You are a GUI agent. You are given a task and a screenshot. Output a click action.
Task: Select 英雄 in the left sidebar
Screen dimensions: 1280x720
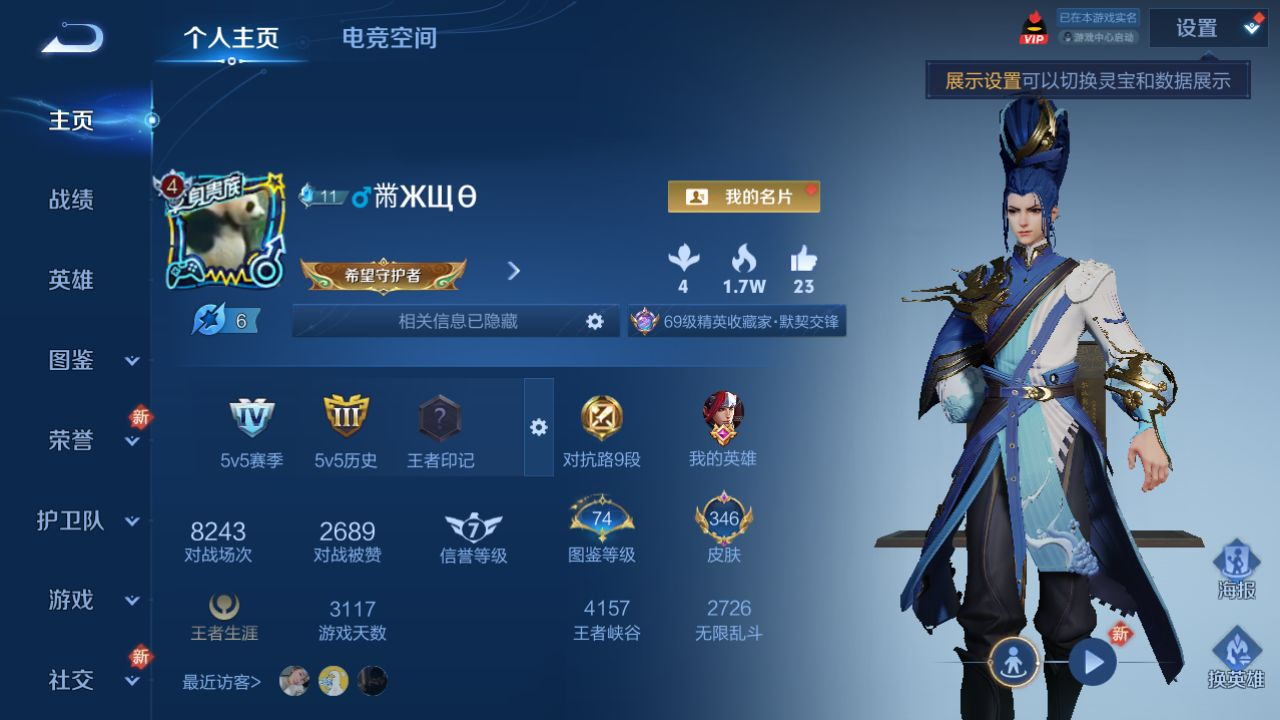click(x=71, y=280)
